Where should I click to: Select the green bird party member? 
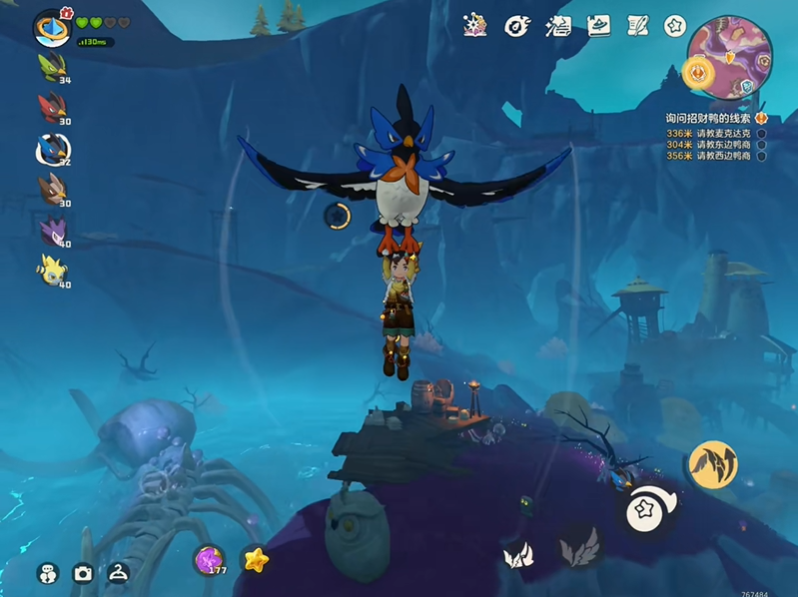click(x=51, y=67)
